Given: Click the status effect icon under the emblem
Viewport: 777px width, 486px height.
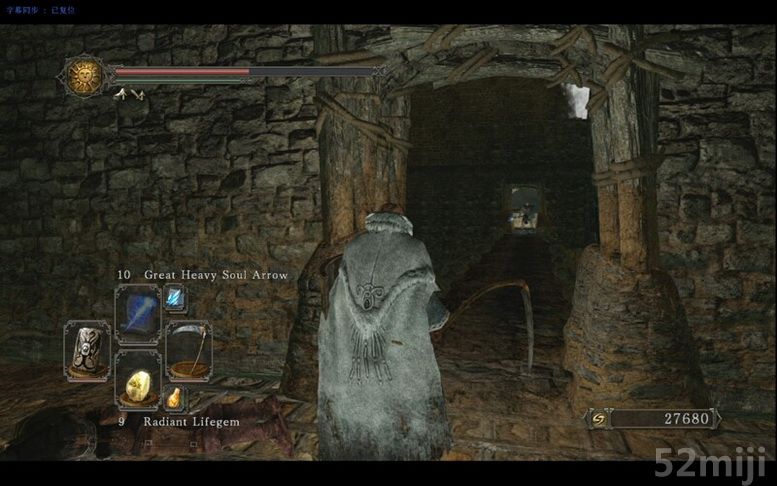Looking at the screenshot, I should 129,94.
